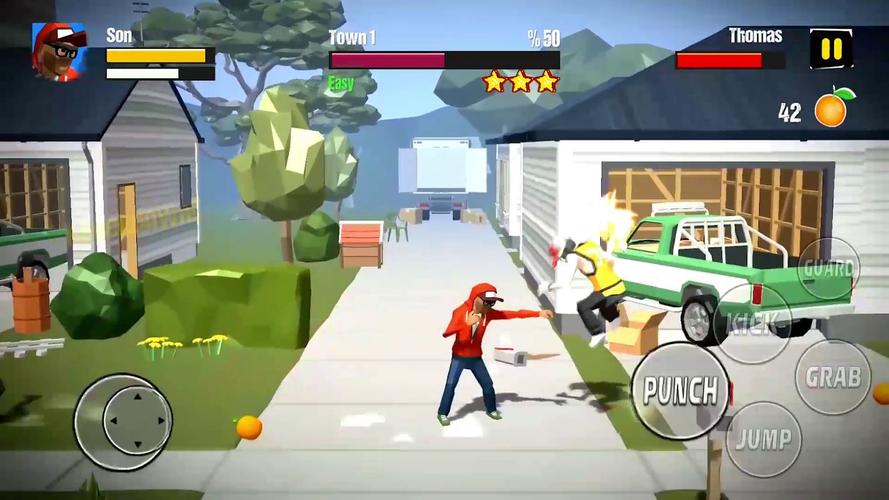Activate the GUARD button
Image resolution: width=889 pixels, height=500 pixels.
[829, 269]
